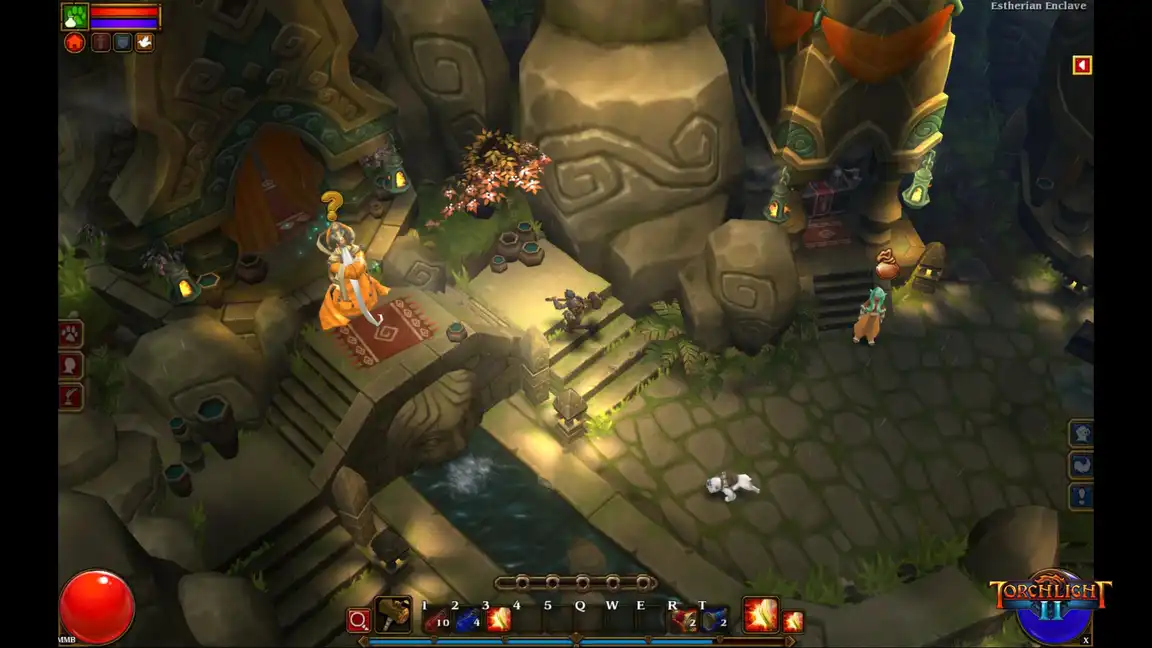The image size is (1152, 648).
Task: Use the red potion in slot R
Action: click(684, 620)
